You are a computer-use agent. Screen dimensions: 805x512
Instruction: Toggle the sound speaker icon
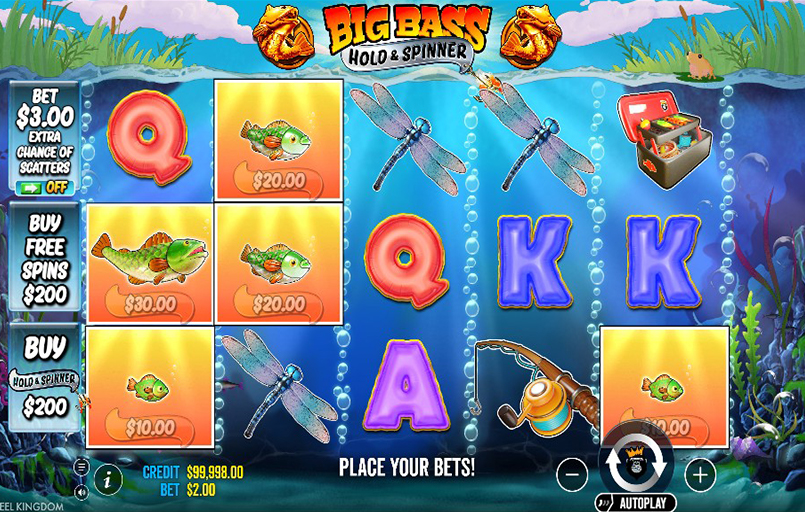click(x=82, y=491)
